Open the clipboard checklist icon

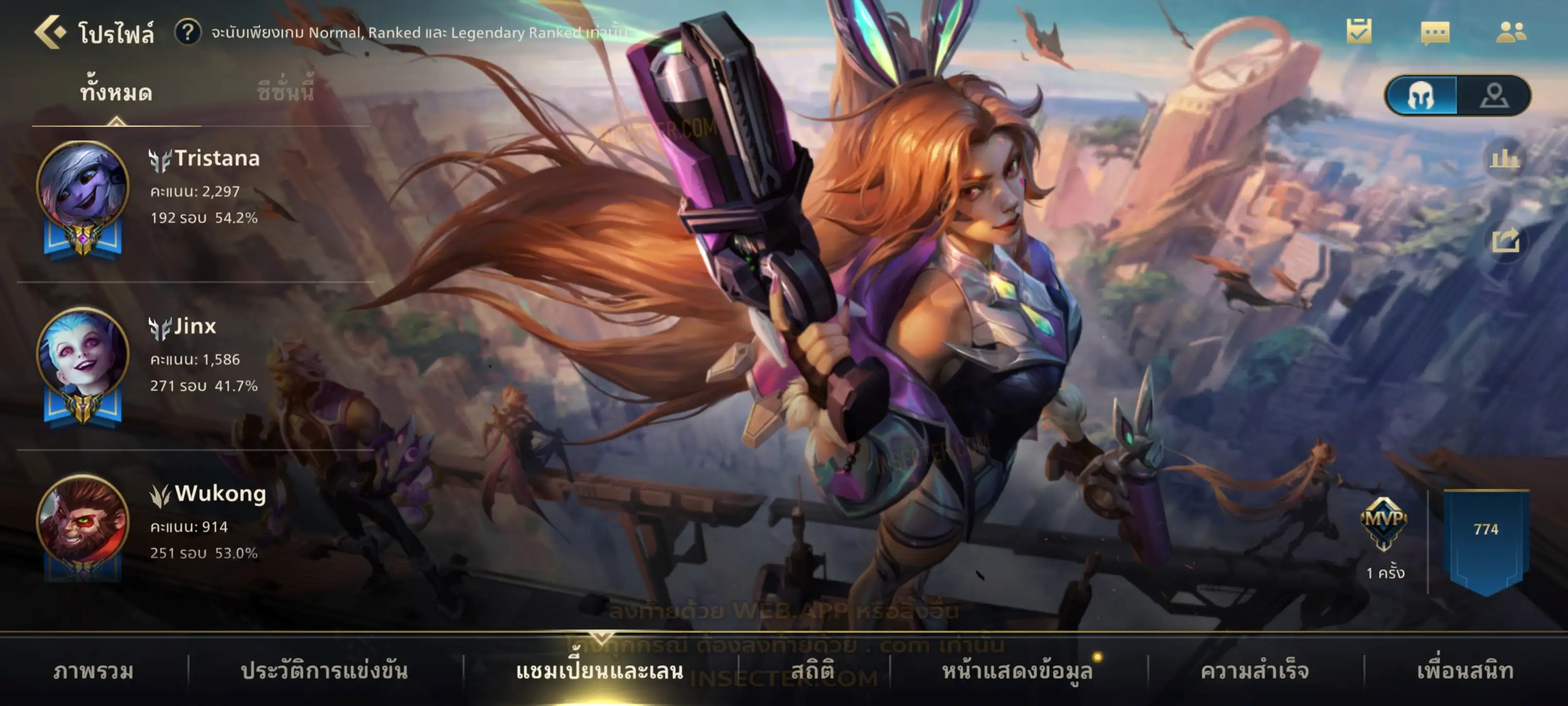[x=1359, y=31]
